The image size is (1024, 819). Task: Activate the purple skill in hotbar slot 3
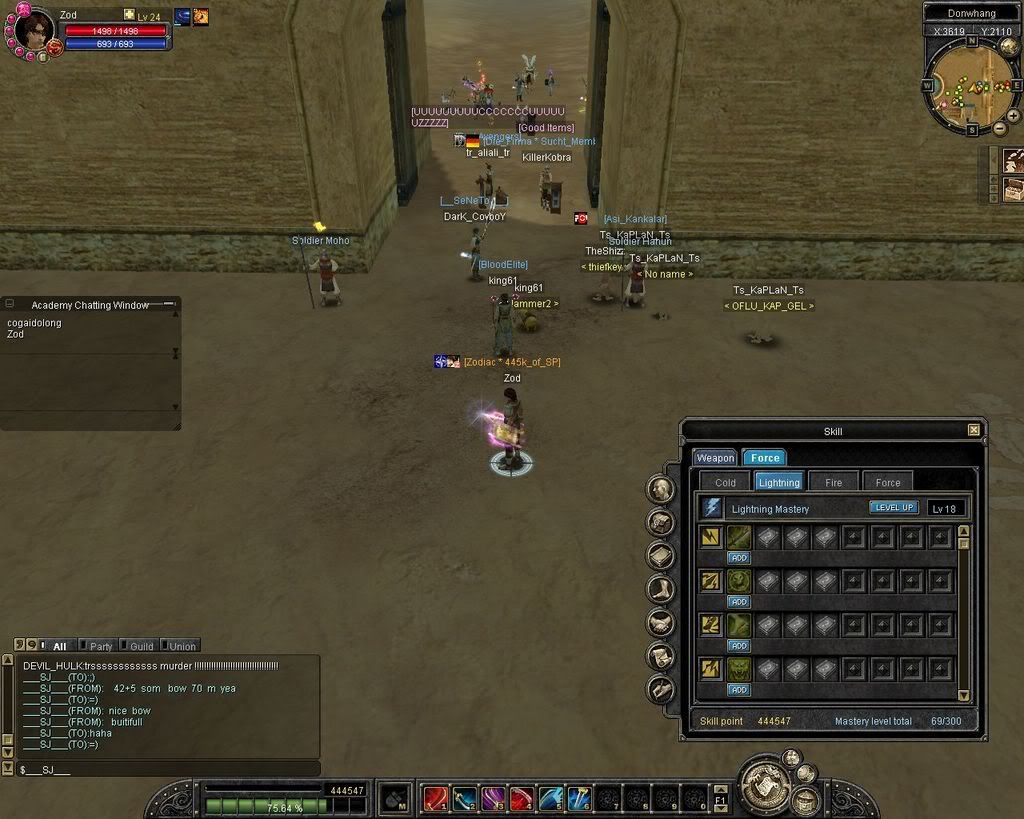click(494, 798)
